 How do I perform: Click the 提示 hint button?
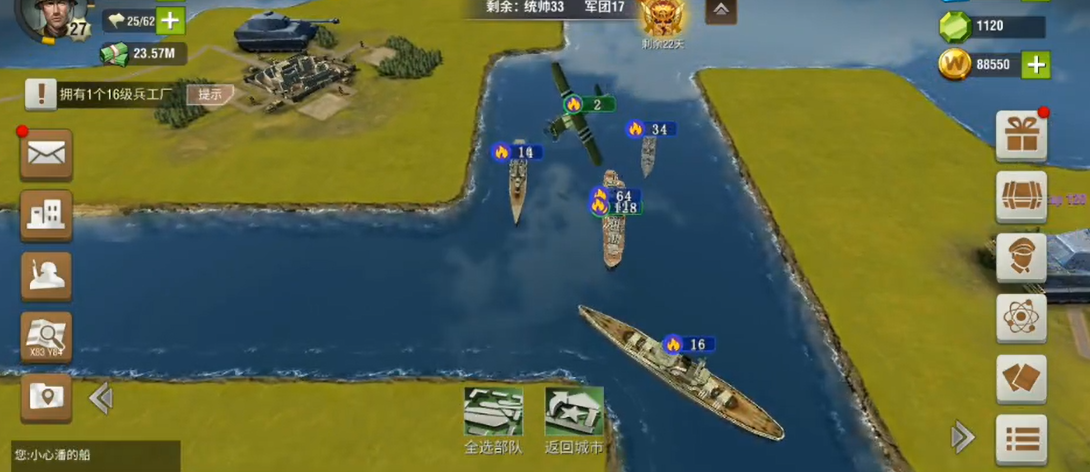(x=210, y=94)
